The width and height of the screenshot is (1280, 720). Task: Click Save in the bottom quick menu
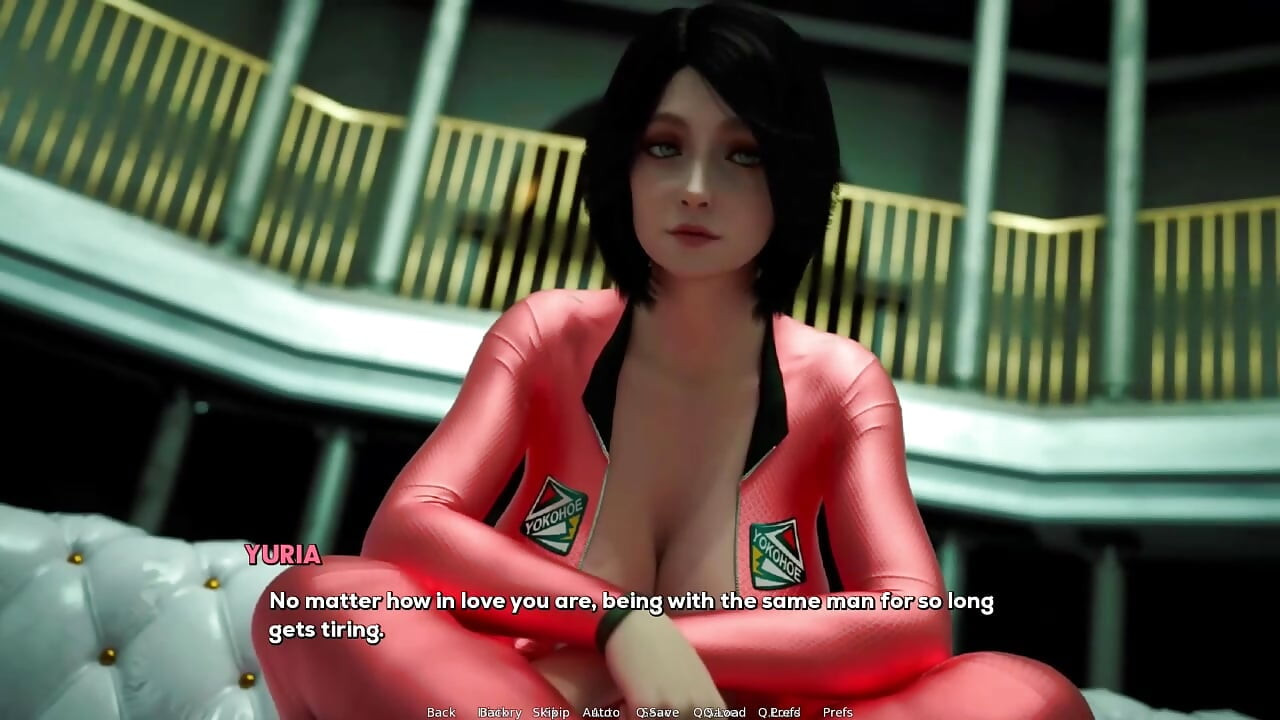[657, 712]
